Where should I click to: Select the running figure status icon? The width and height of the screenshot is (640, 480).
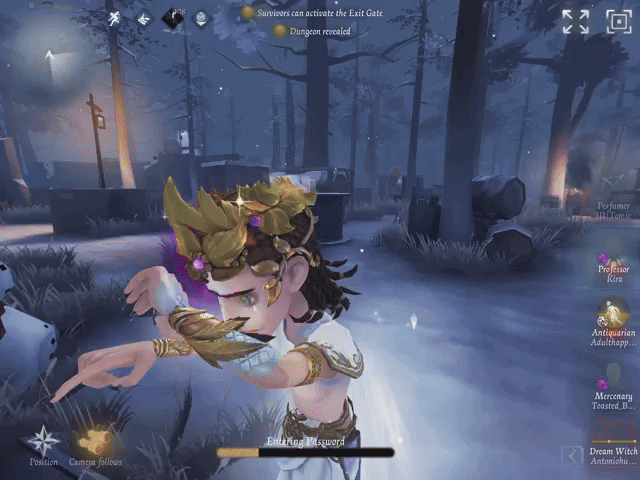click(x=115, y=17)
